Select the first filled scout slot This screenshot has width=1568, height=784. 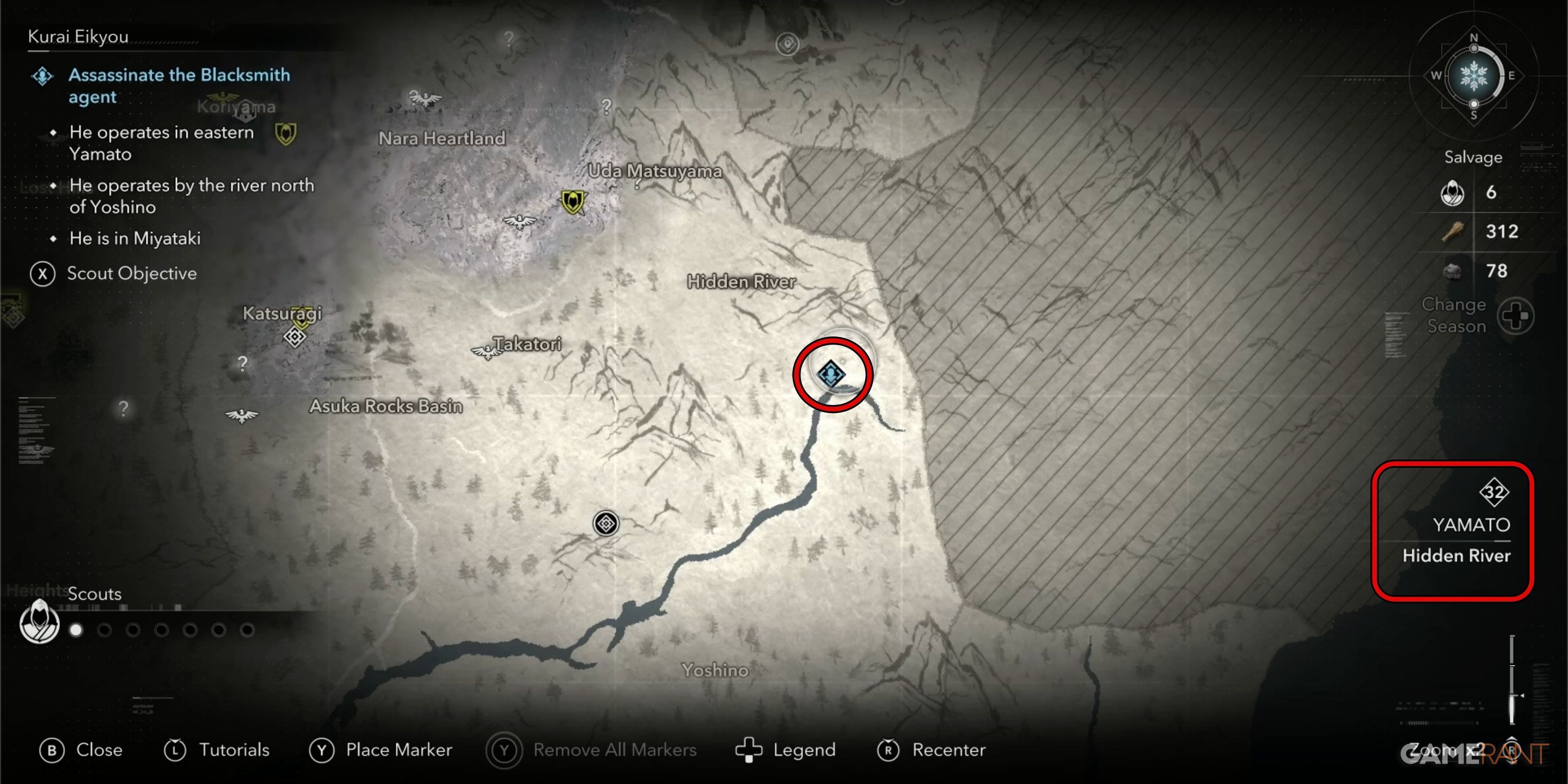pos(76,630)
